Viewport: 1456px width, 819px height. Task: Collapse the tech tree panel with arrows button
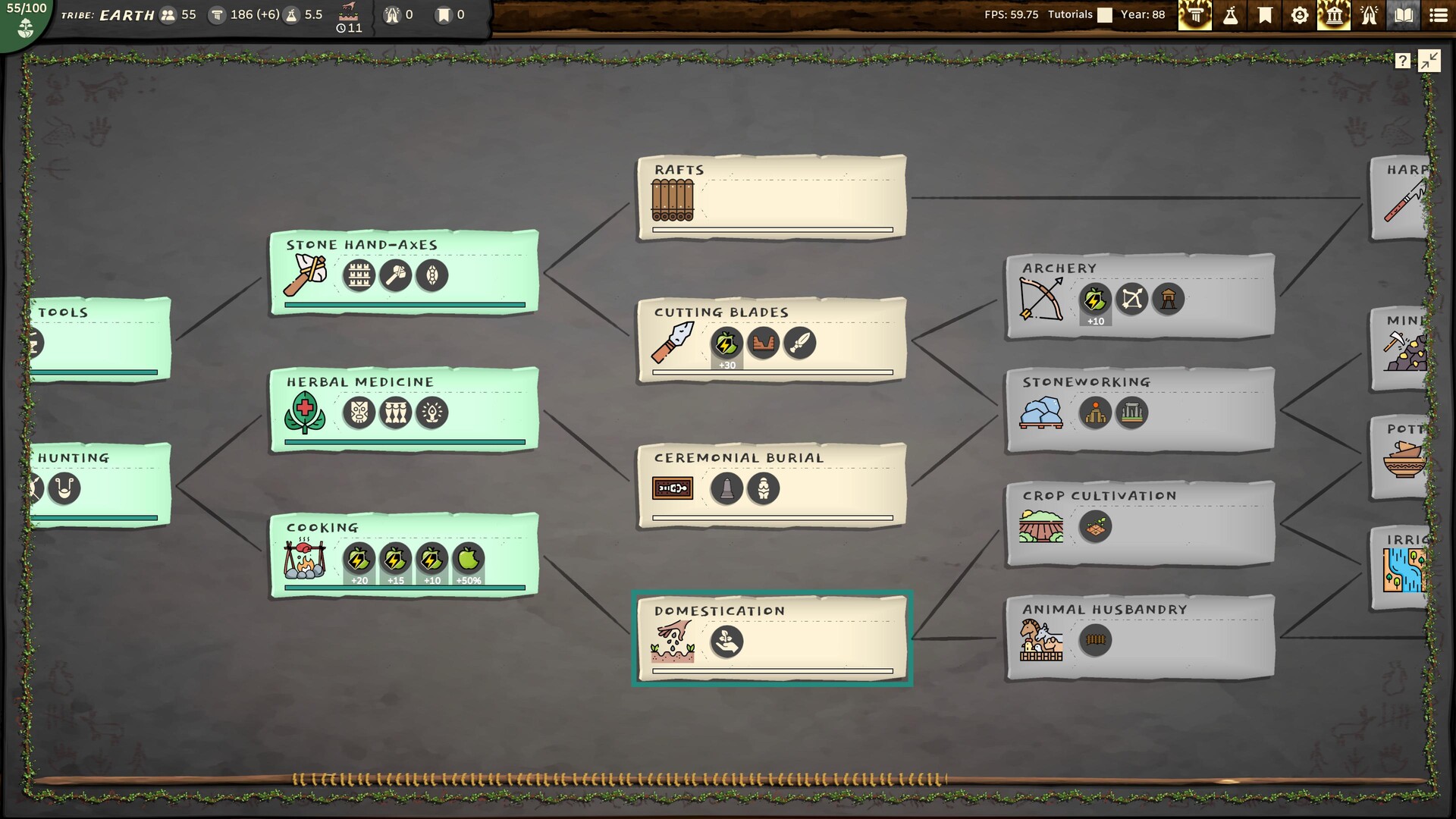coord(1429,61)
